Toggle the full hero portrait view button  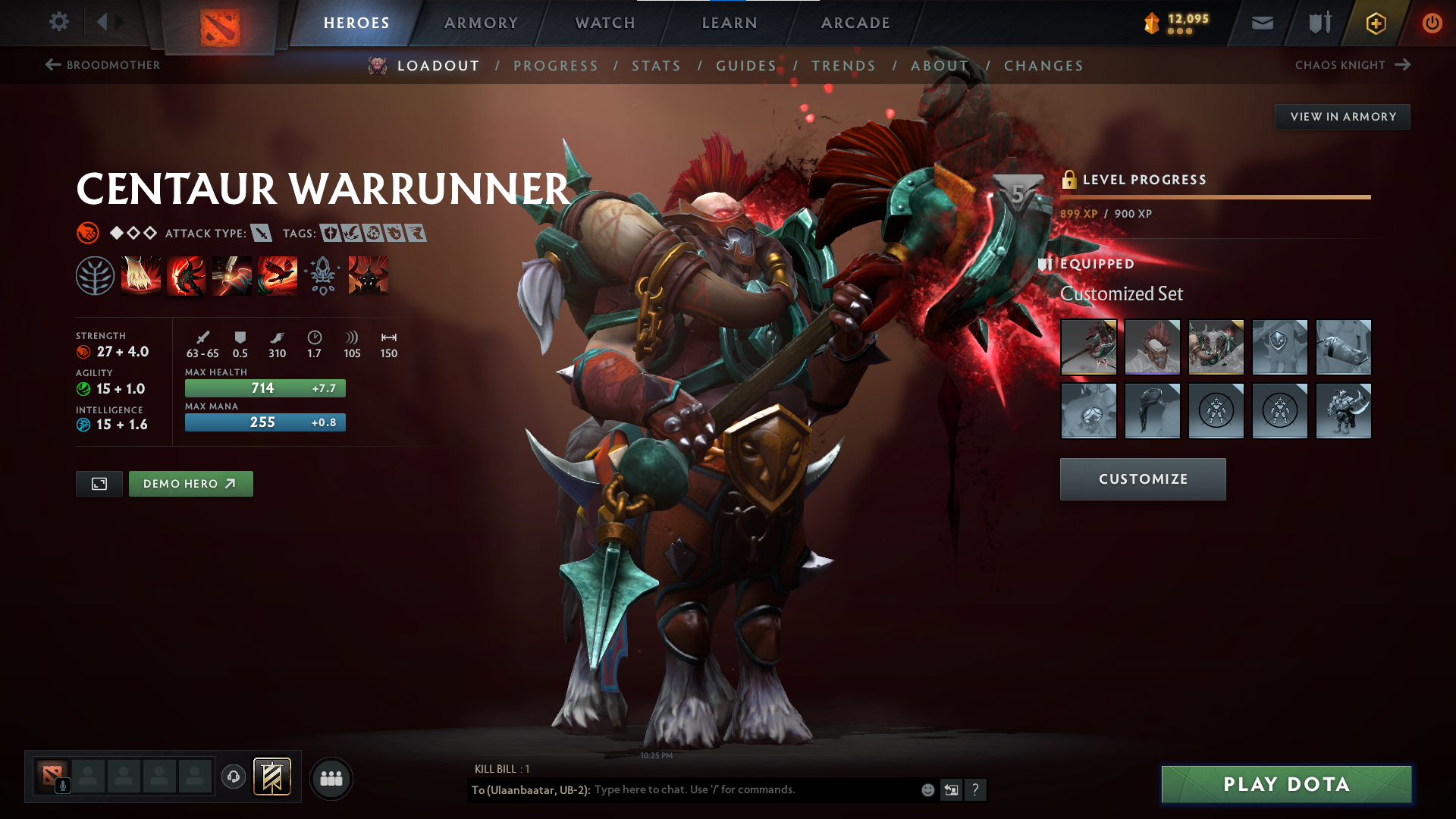click(x=99, y=483)
